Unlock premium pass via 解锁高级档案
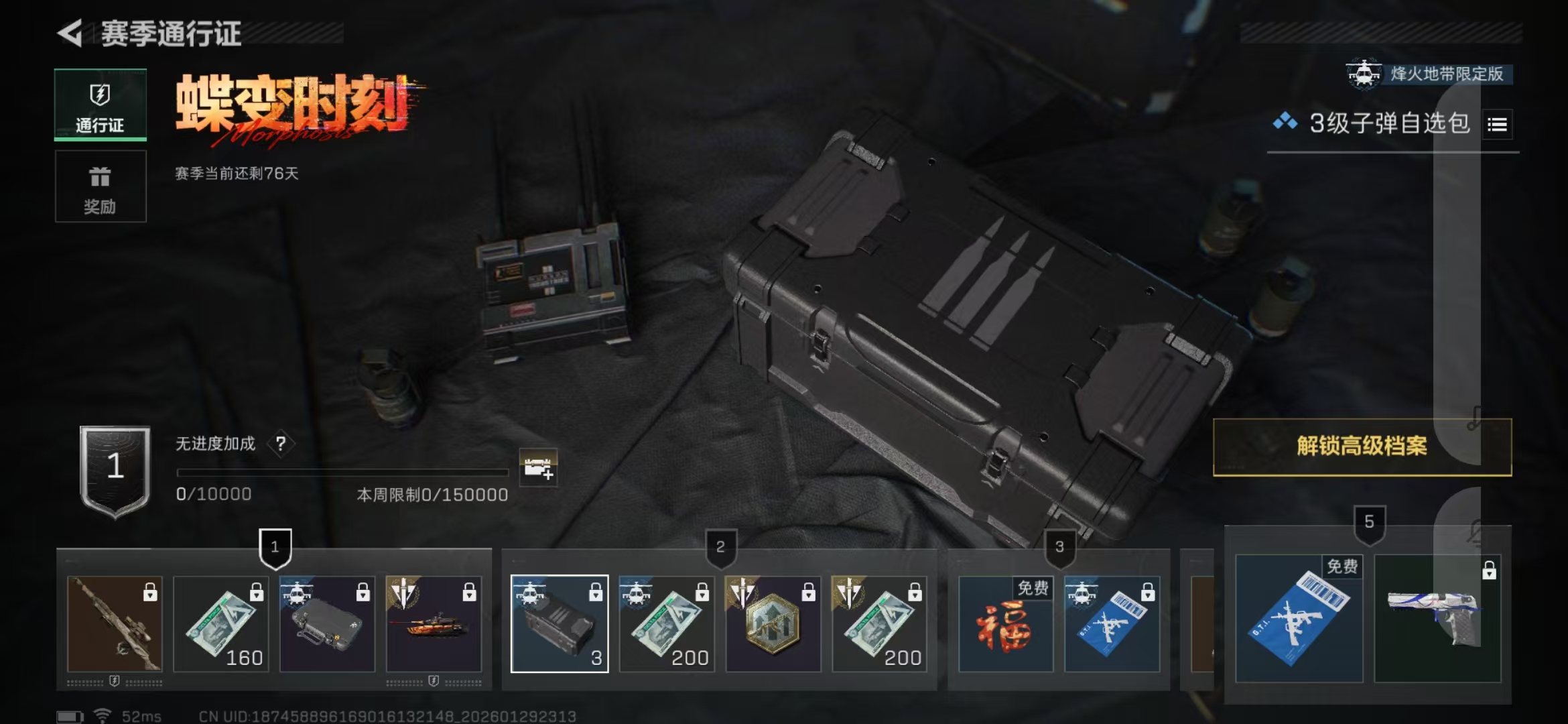This screenshot has width=1568, height=724. coord(1362,446)
